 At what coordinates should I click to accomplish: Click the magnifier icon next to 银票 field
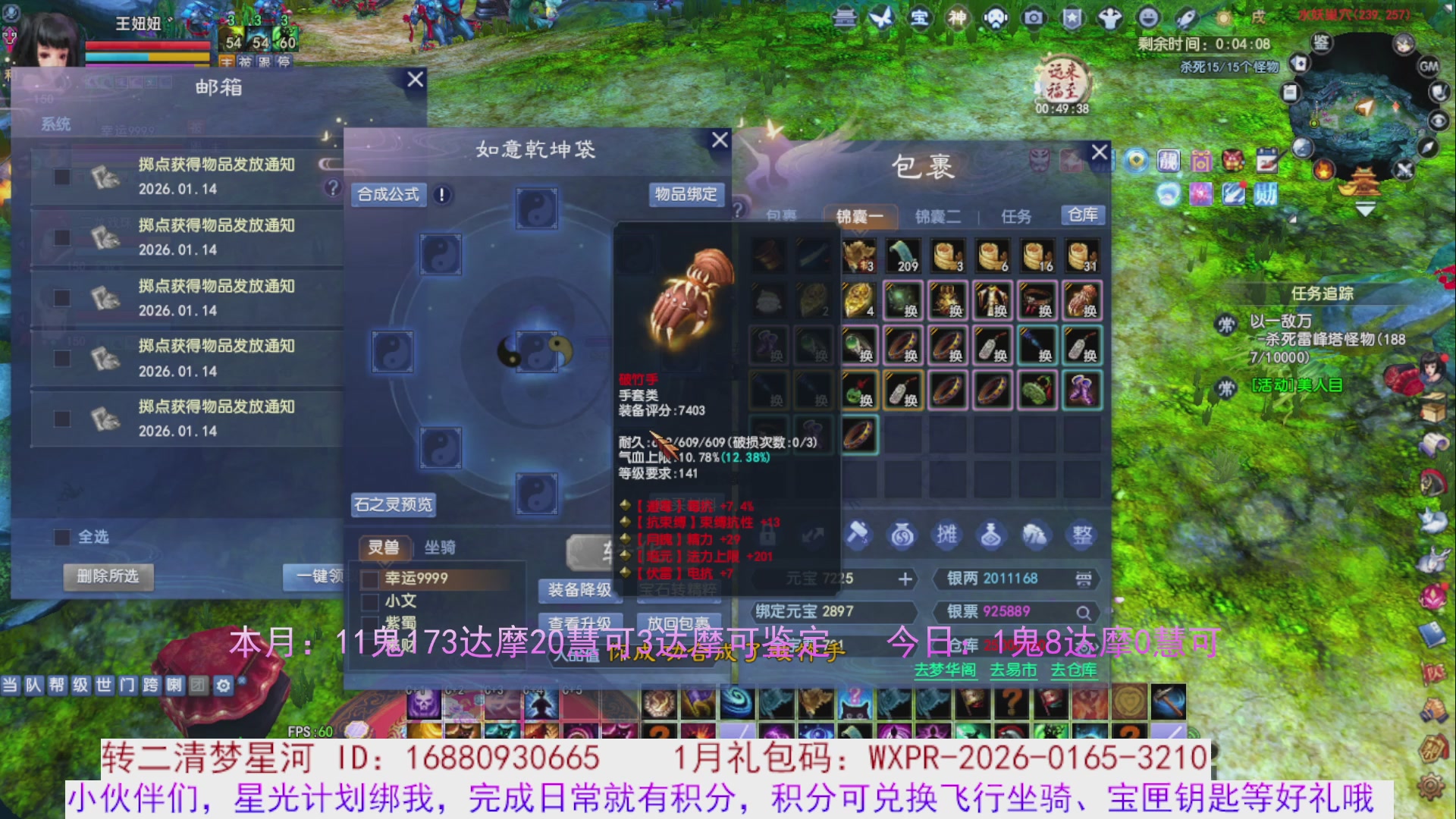pos(1084,612)
